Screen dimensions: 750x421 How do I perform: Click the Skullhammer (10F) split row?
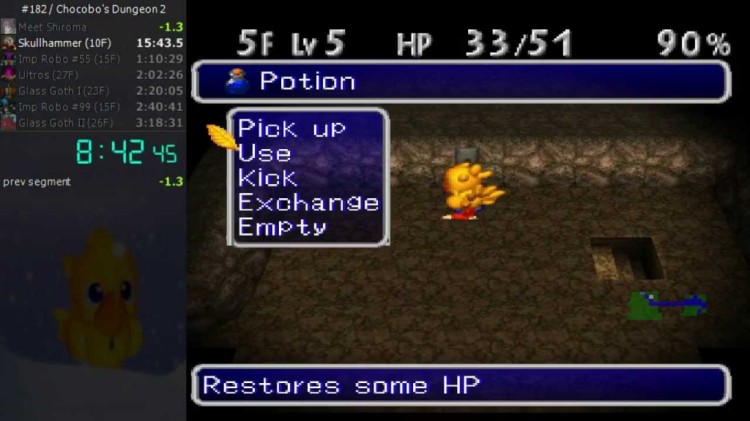(x=93, y=43)
